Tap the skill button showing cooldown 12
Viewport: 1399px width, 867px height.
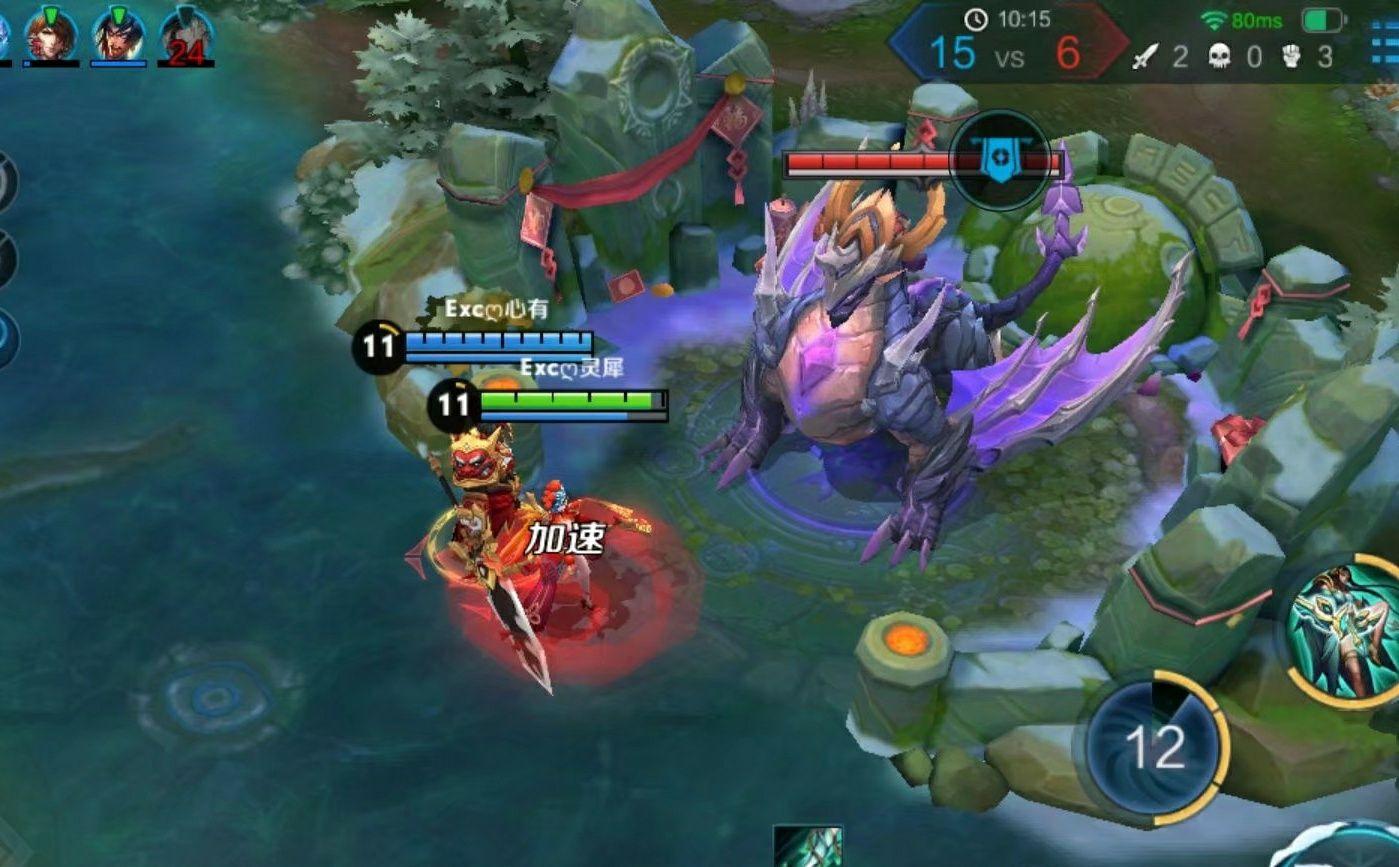click(x=1155, y=747)
